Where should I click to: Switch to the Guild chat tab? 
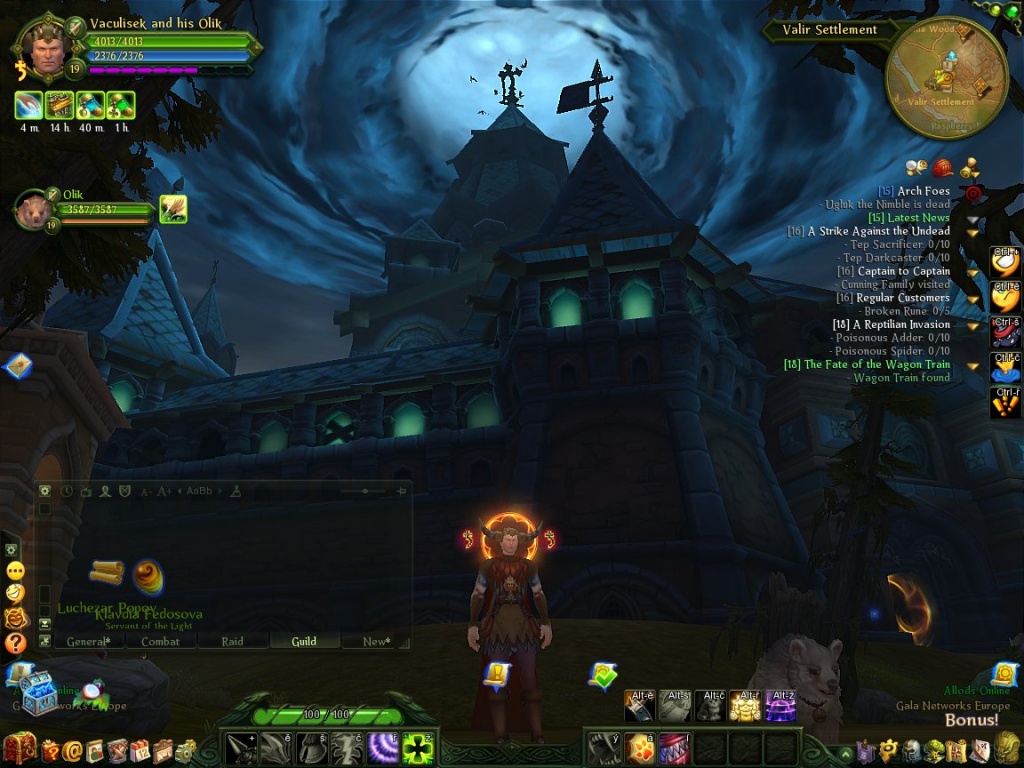tap(304, 641)
